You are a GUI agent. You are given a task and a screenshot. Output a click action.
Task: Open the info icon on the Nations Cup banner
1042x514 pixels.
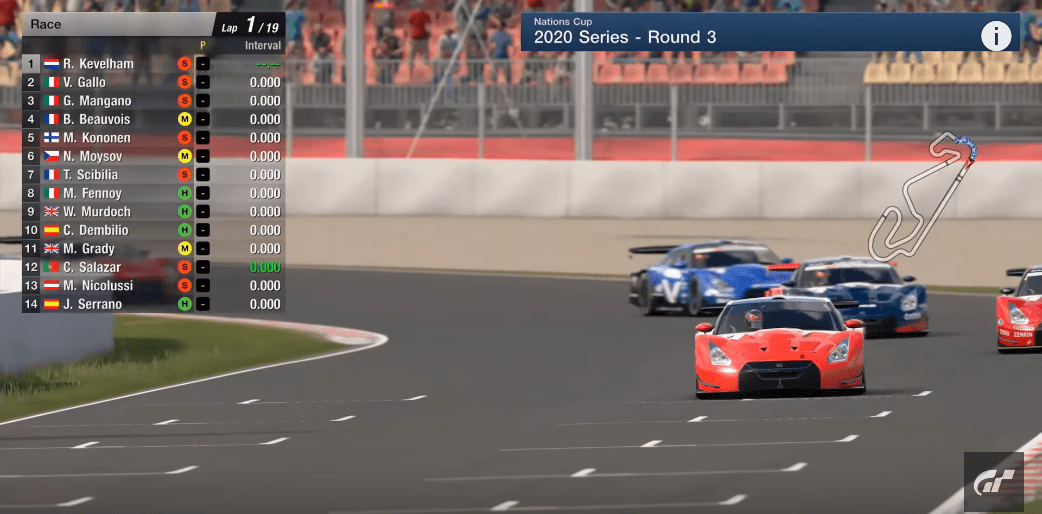tap(995, 37)
